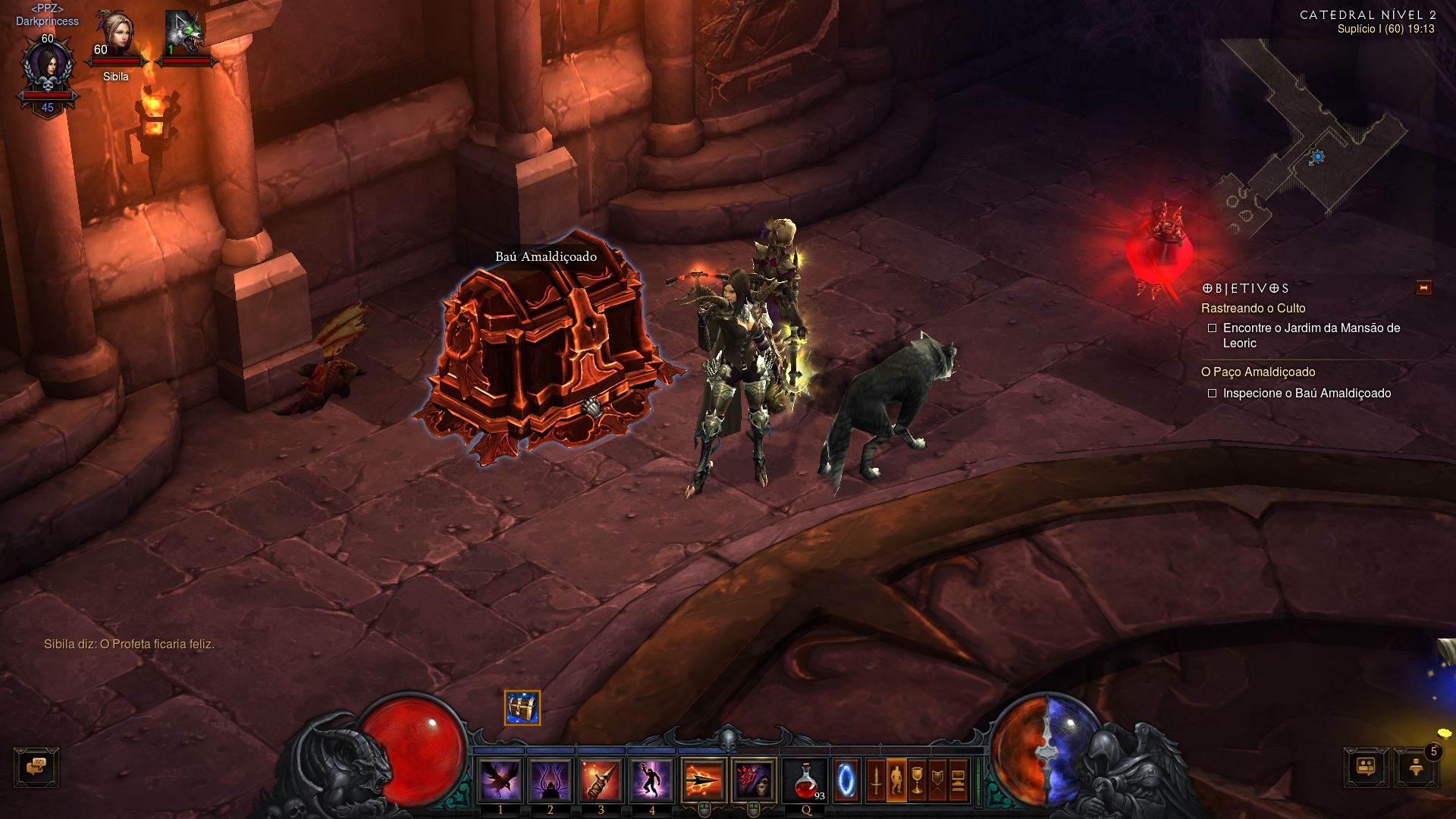The height and width of the screenshot is (819, 1456).
Task: Open the character inventory figure button
Action: tap(896, 780)
